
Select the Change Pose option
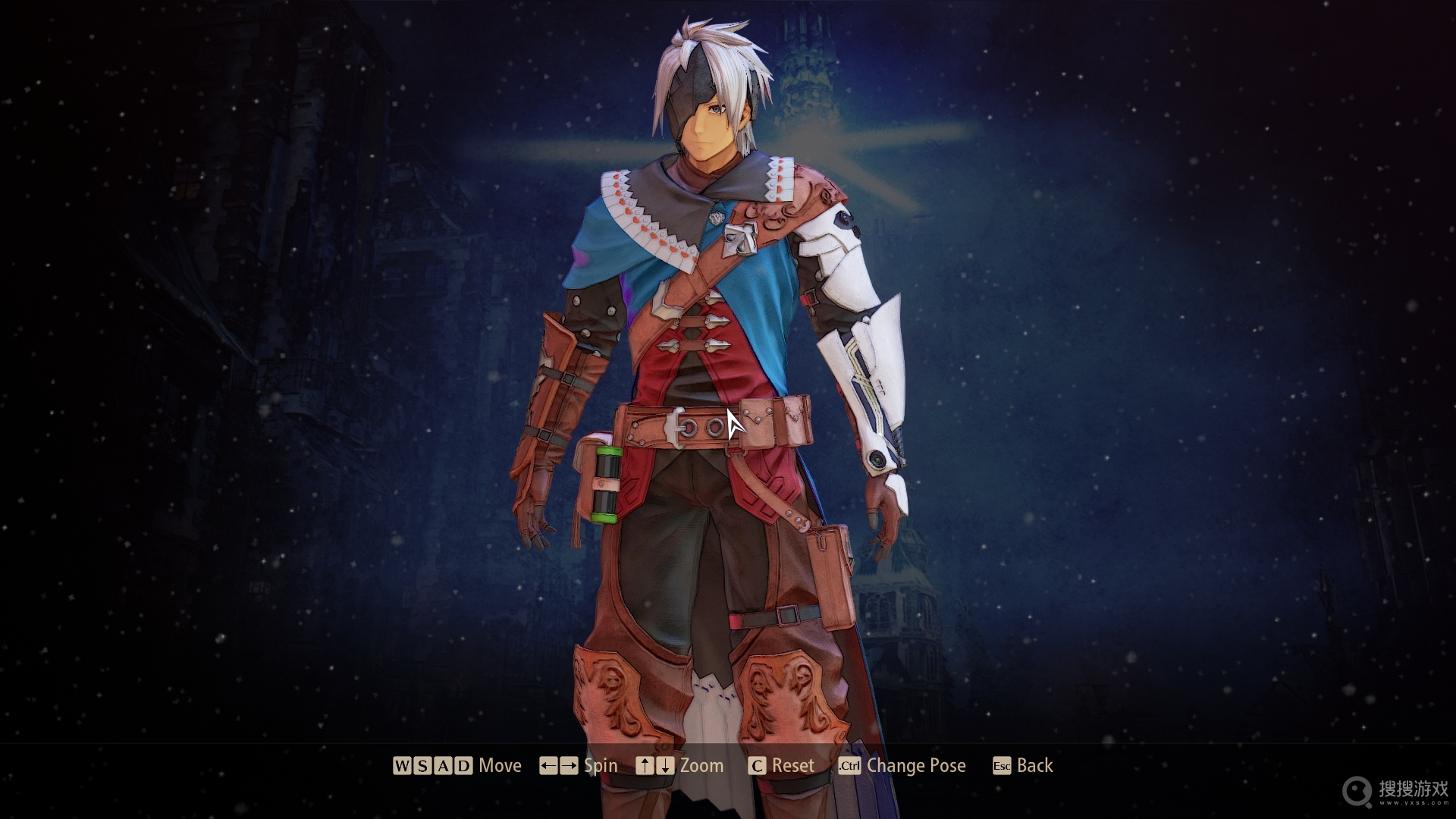(x=902, y=766)
